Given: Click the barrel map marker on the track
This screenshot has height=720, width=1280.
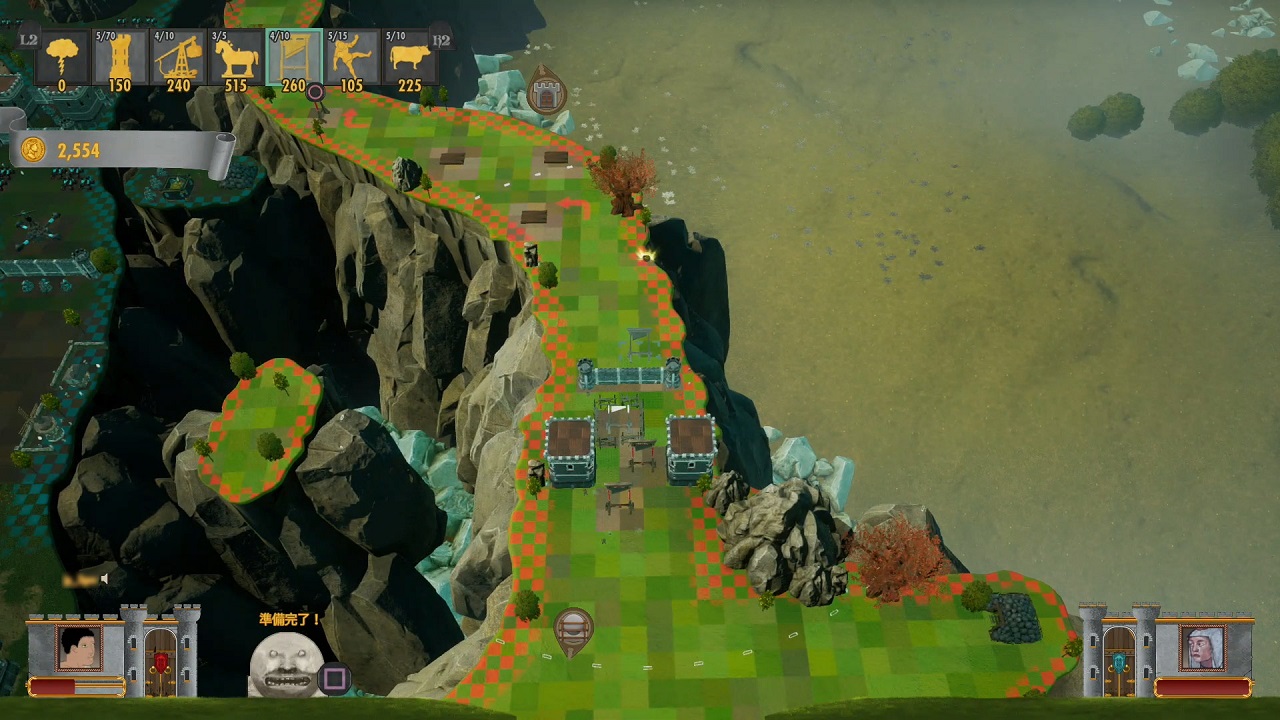Looking at the screenshot, I should pos(573,630).
